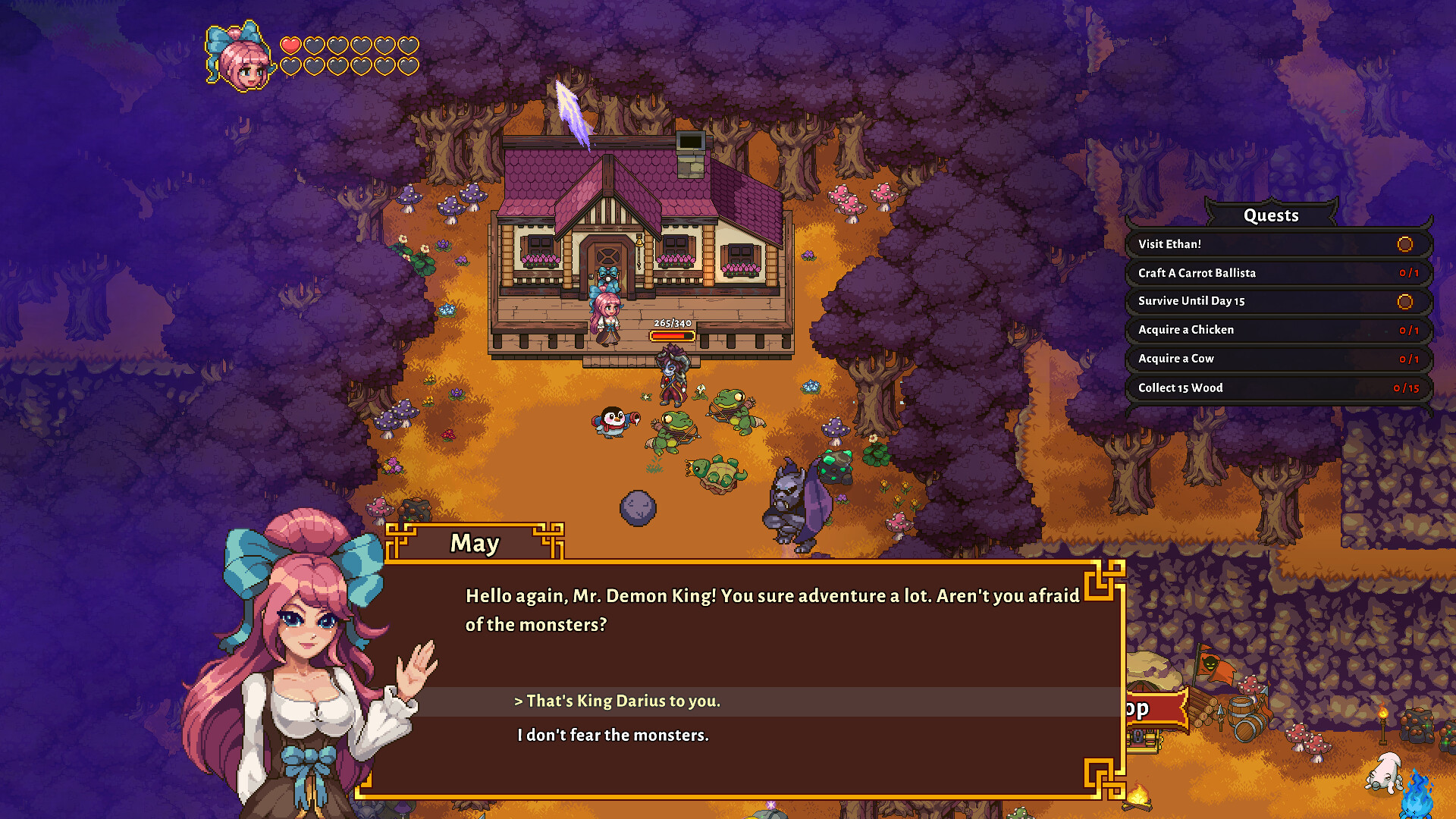This screenshot has width=1456, height=819.
Task: Toggle tracking for Survive Until Day 15
Action: pyautogui.click(x=1407, y=301)
